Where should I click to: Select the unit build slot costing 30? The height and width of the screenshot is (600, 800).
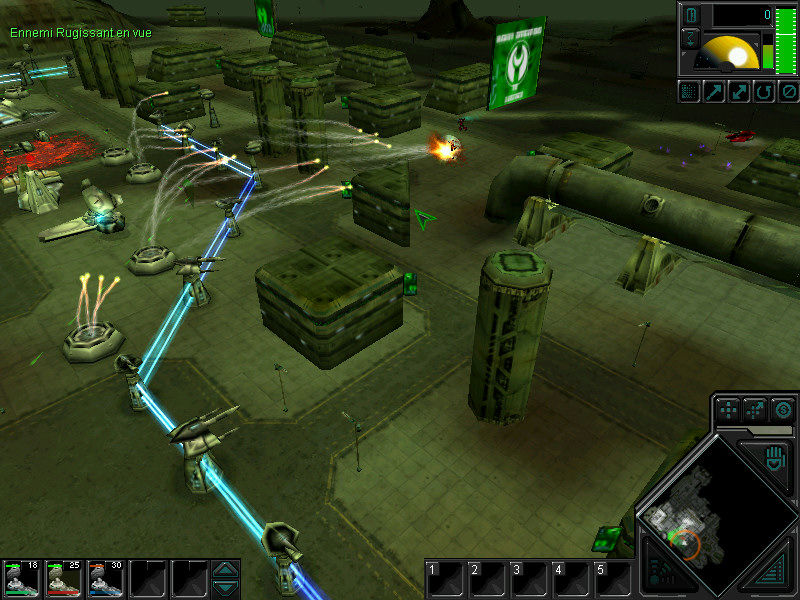point(106,578)
